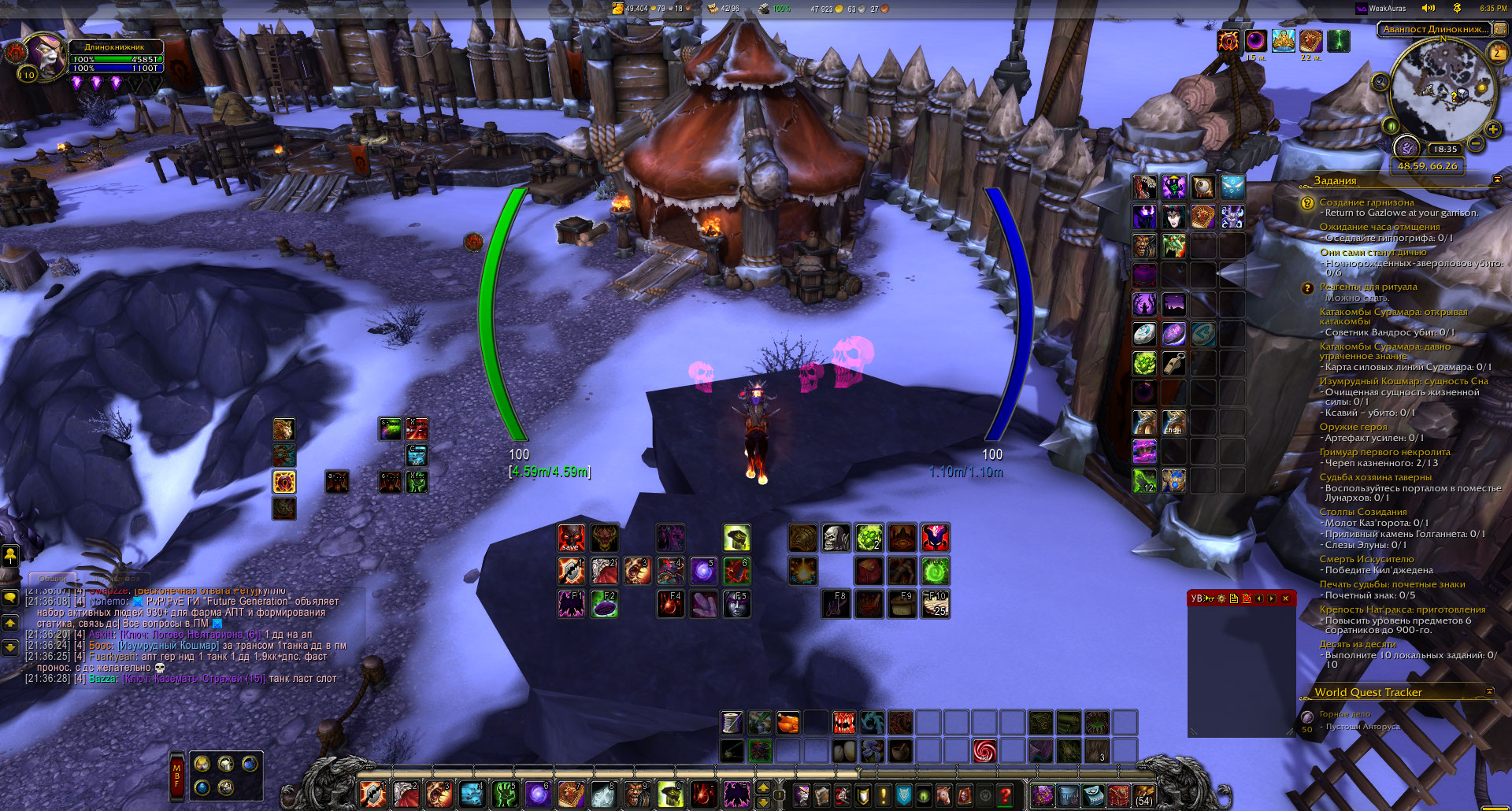The image size is (1512, 811).
Task: Use the green healthstone cluster with count 2
Action: [869, 538]
